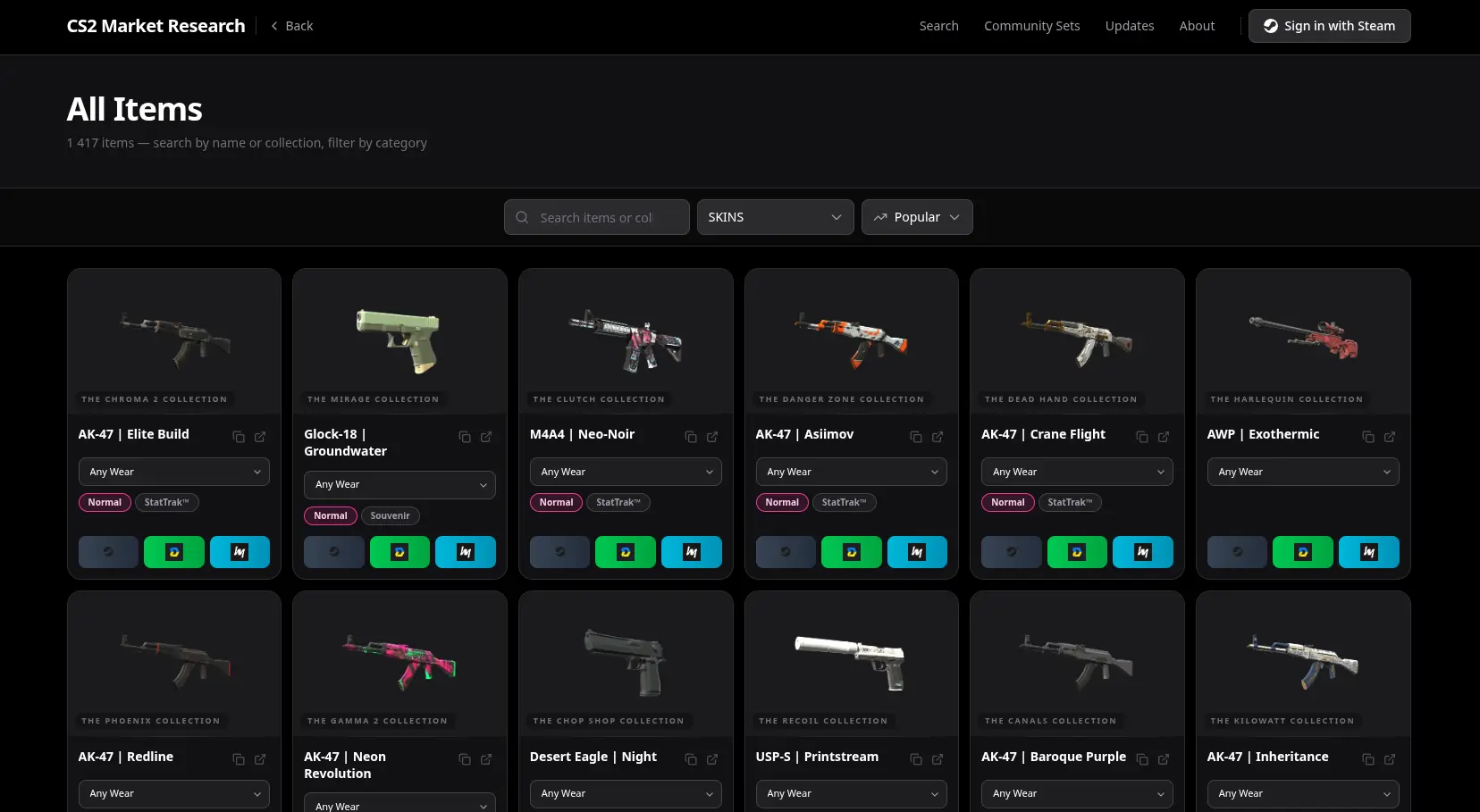This screenshot has height=812, width=1480.
Task: Click the Back navigation link
Action: pos(291,26)
